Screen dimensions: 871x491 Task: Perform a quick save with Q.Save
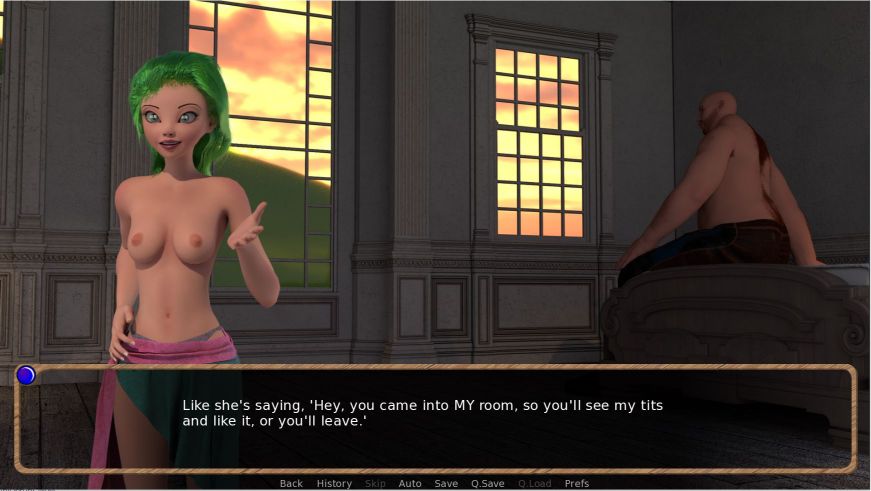tap(488, 484)
